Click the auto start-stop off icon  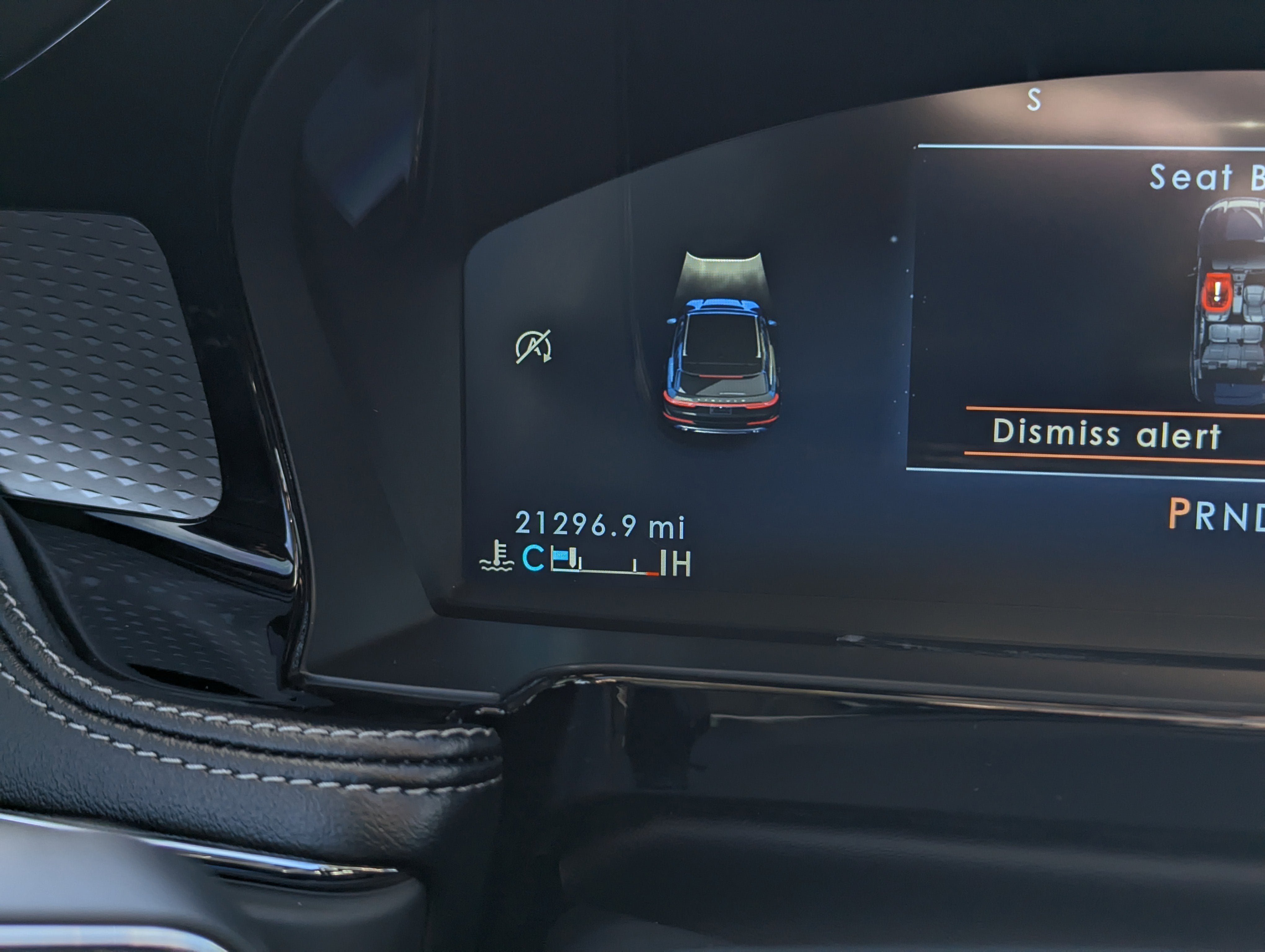[534, 346]
